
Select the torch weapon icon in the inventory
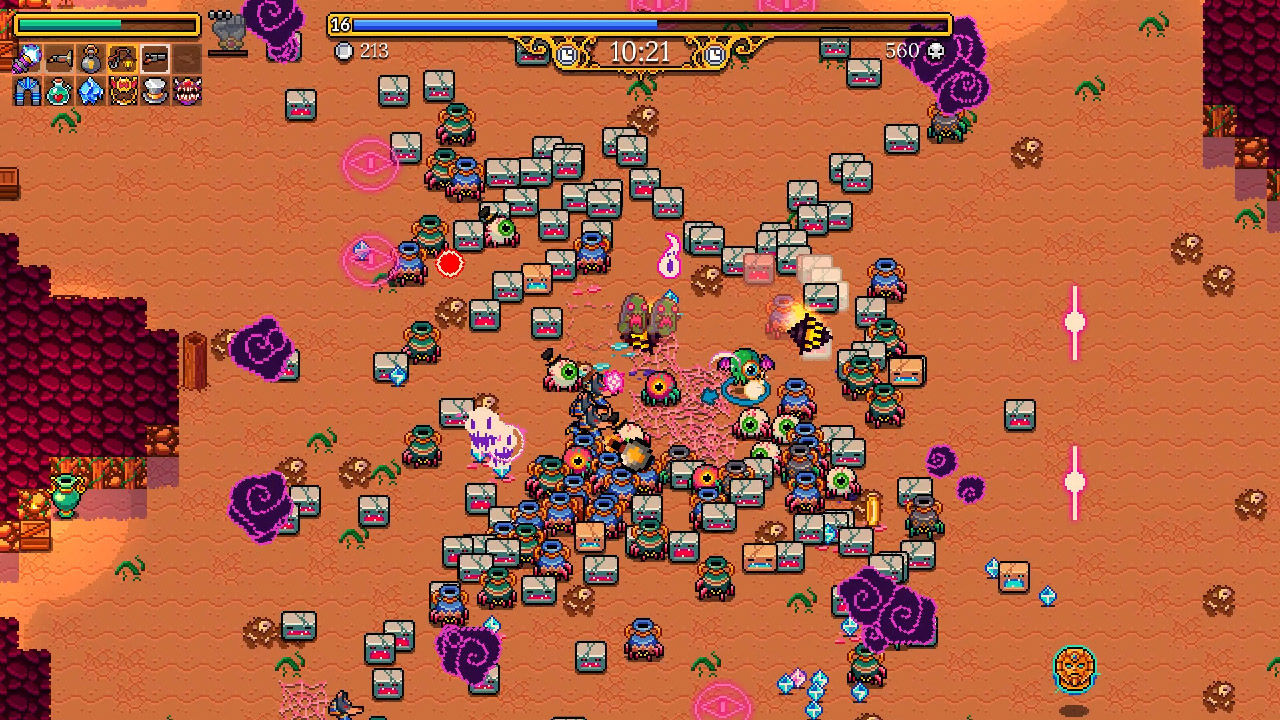[27, 58]
